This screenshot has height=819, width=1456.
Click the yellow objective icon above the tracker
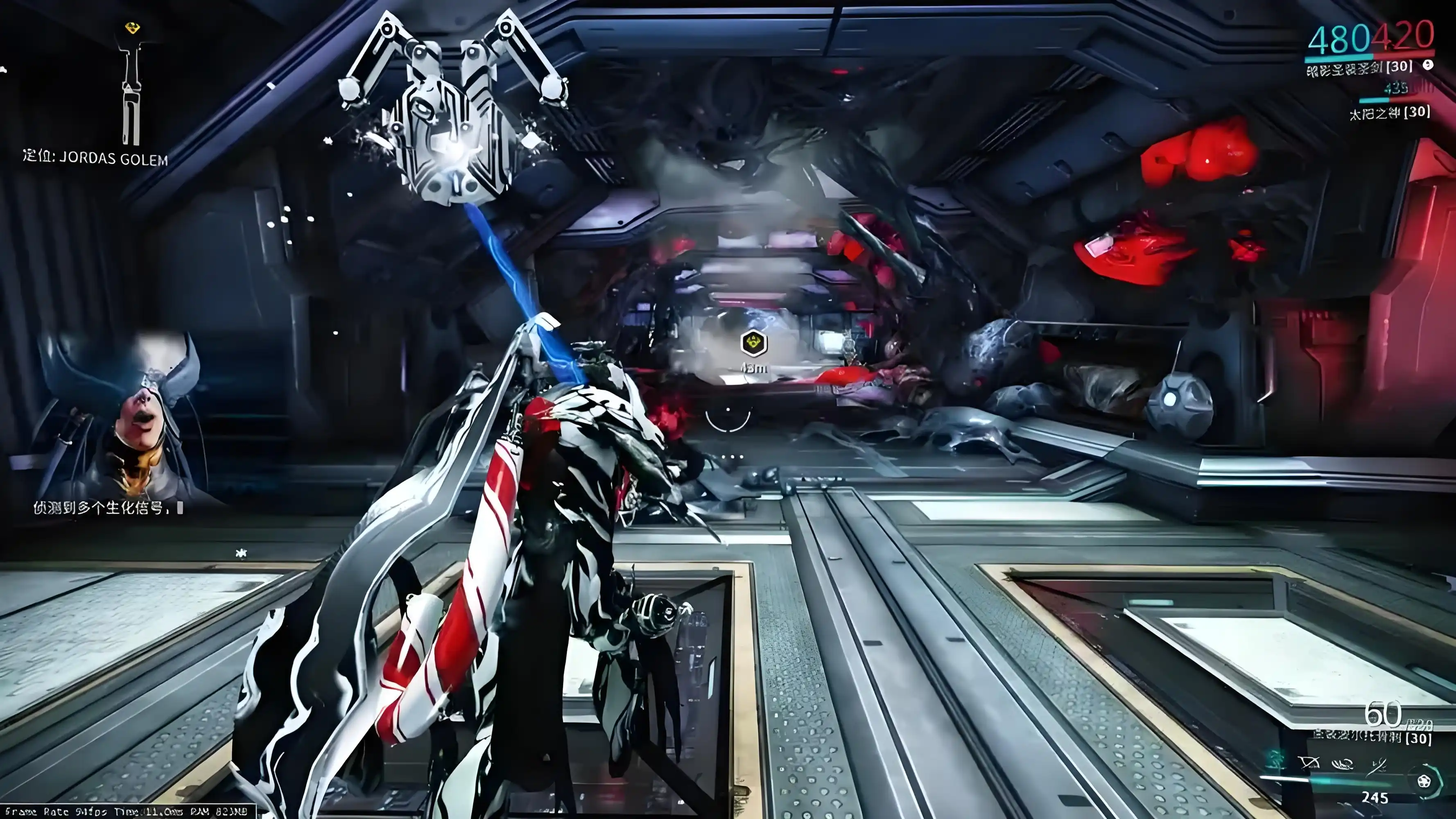tap(132, 28)
